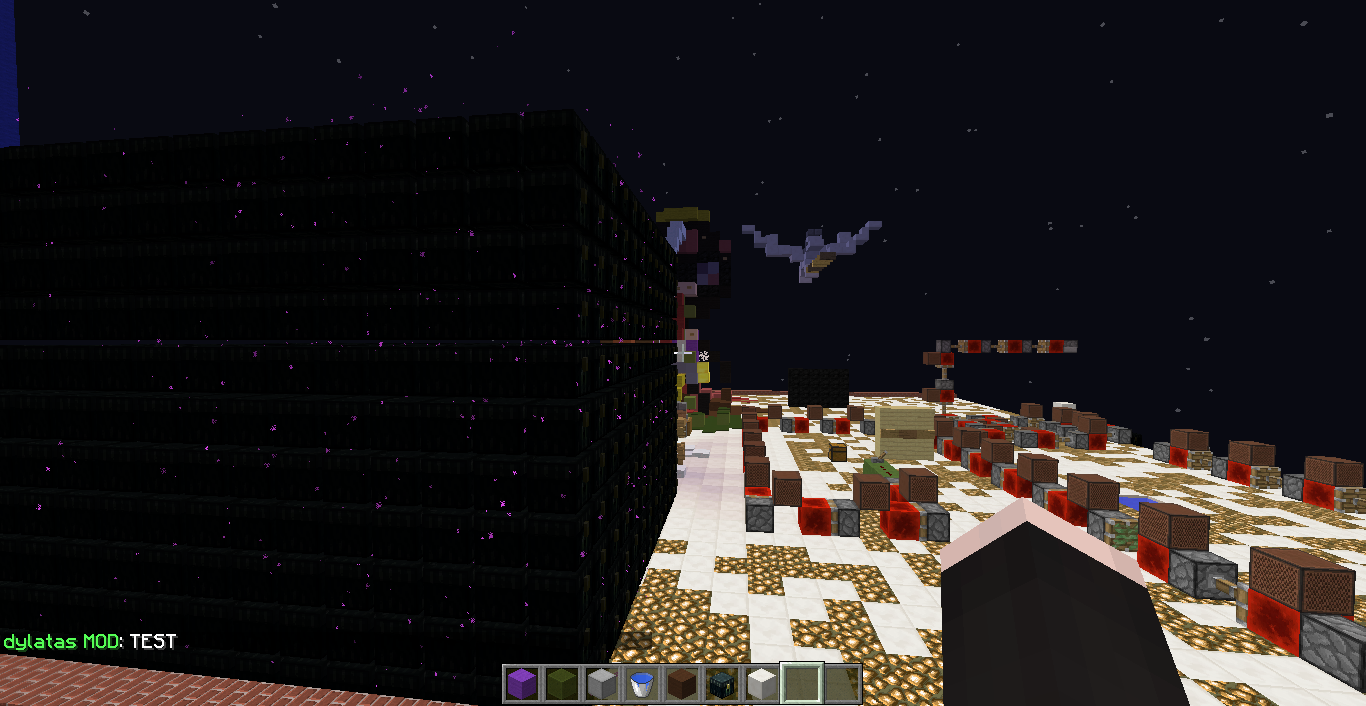Click the dylatas MOD chat message
Viewport: 1366px width, 706px height.
point(90,642)
